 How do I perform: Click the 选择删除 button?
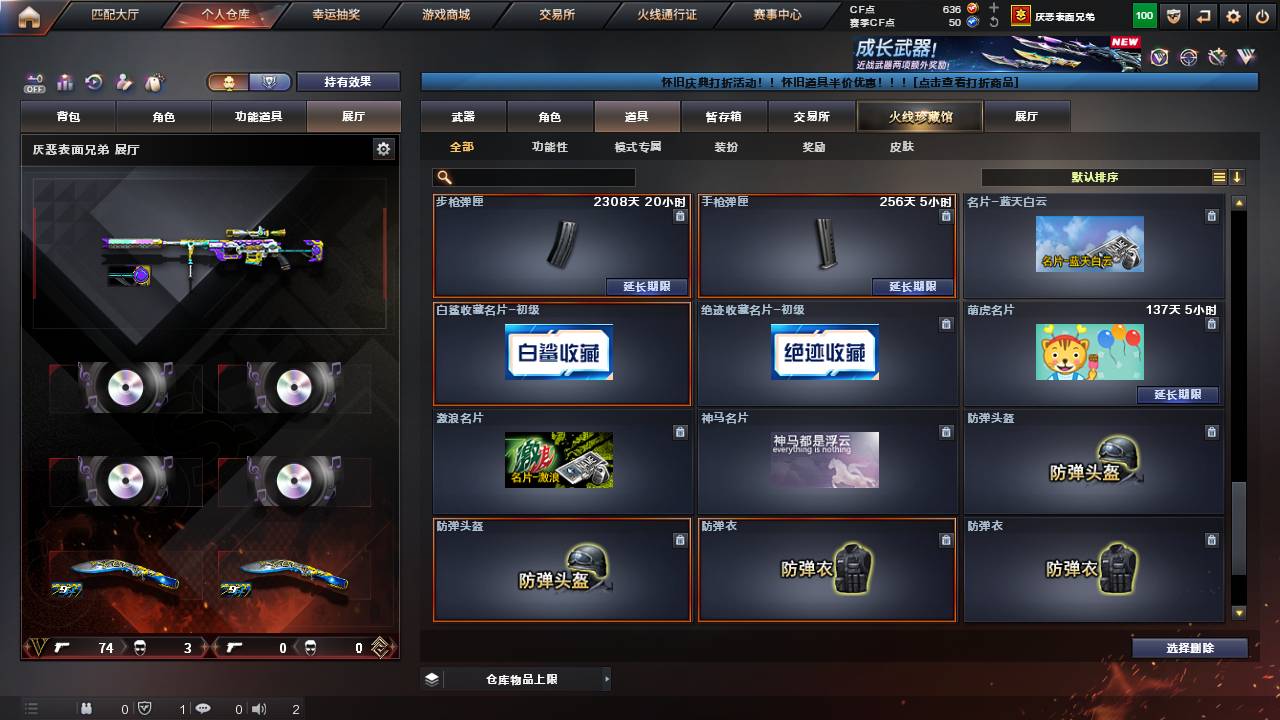1190,647
